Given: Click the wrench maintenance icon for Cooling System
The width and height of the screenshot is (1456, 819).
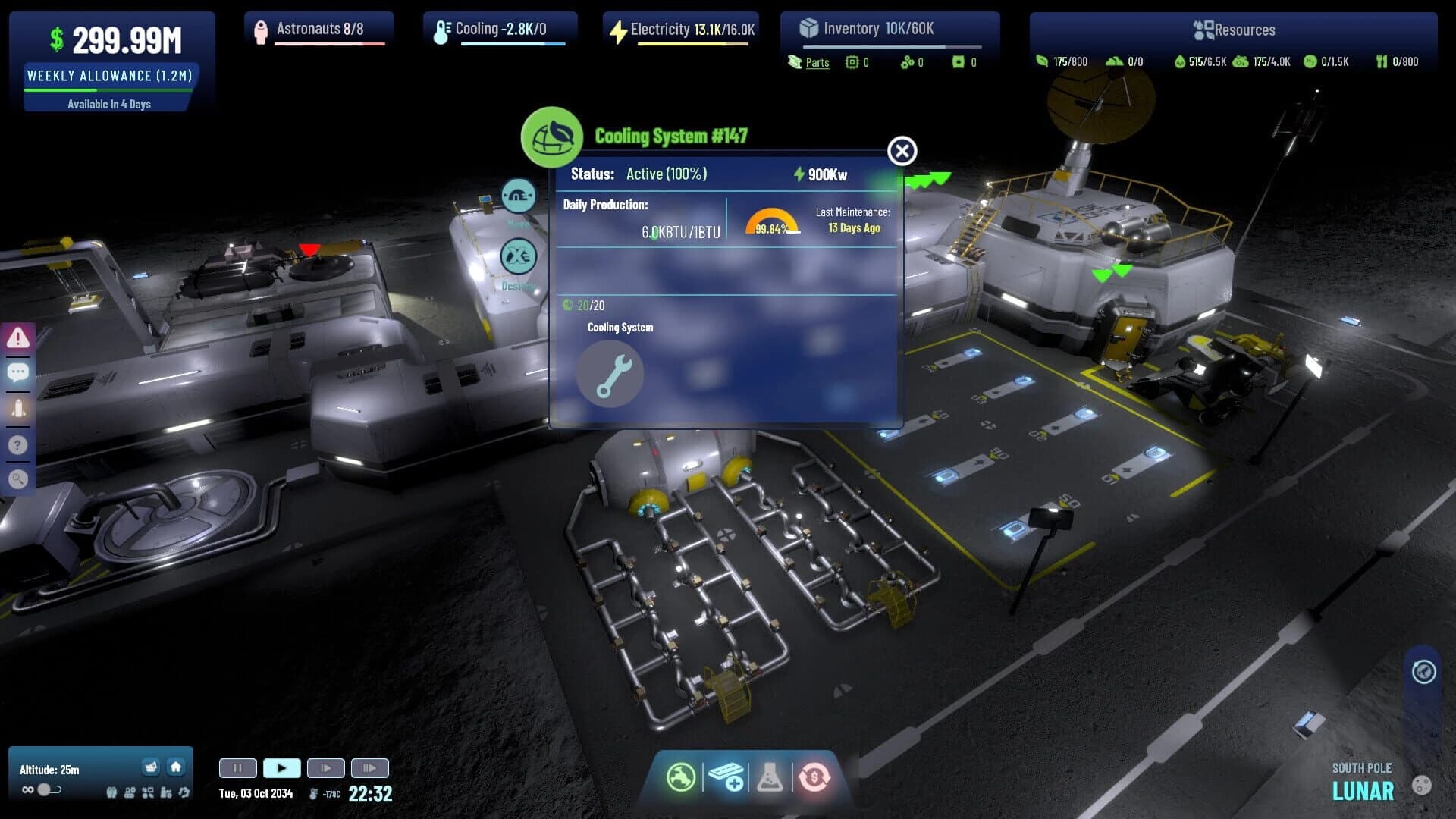Looking at the screenshot, I should coord(610,373).
